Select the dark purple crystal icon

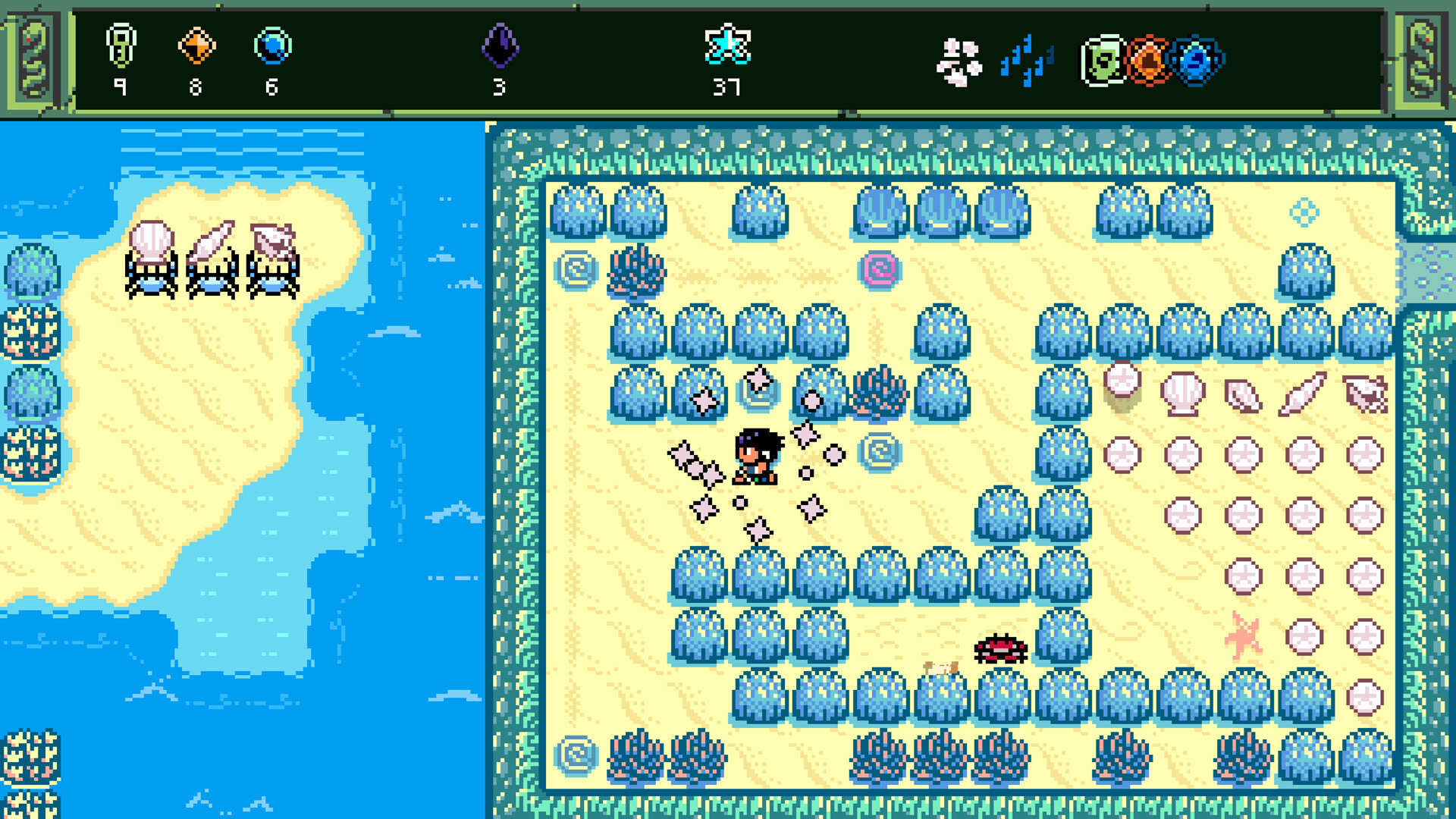pyautogui.click(x=500, y=45)
